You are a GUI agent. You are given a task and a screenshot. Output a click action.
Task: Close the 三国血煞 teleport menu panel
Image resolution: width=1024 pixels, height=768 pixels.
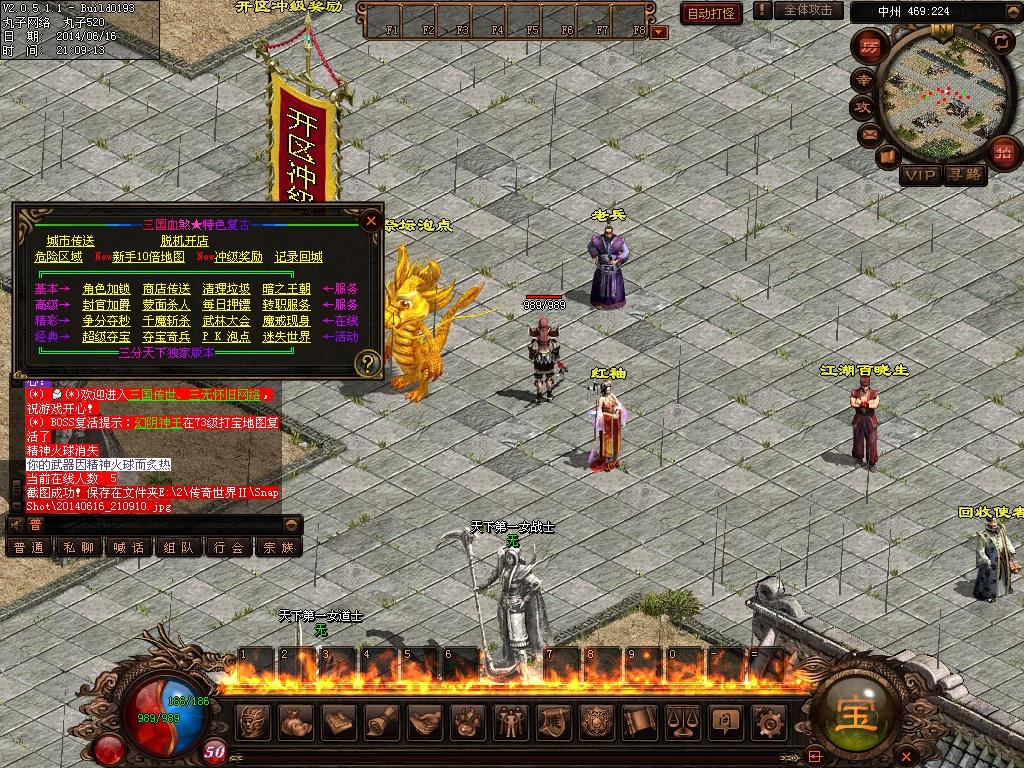point(371,220)
